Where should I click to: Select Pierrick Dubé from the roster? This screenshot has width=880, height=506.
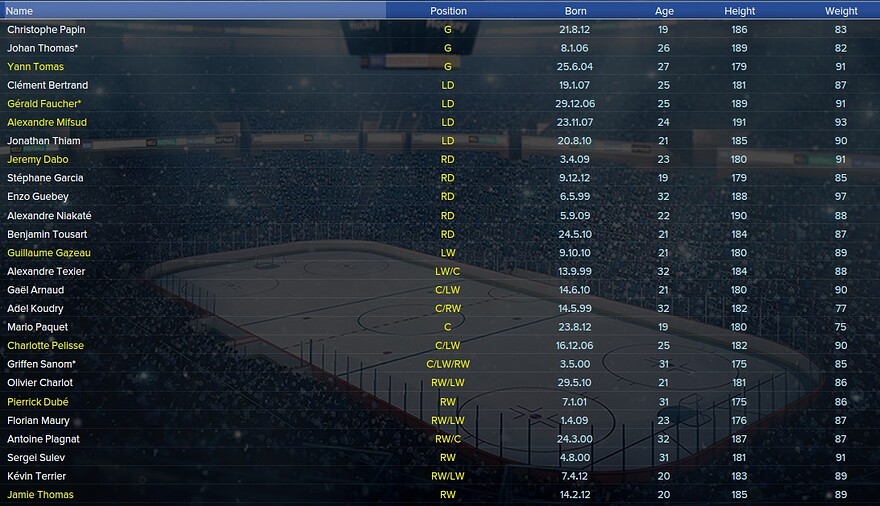click(x=40, y=402)
